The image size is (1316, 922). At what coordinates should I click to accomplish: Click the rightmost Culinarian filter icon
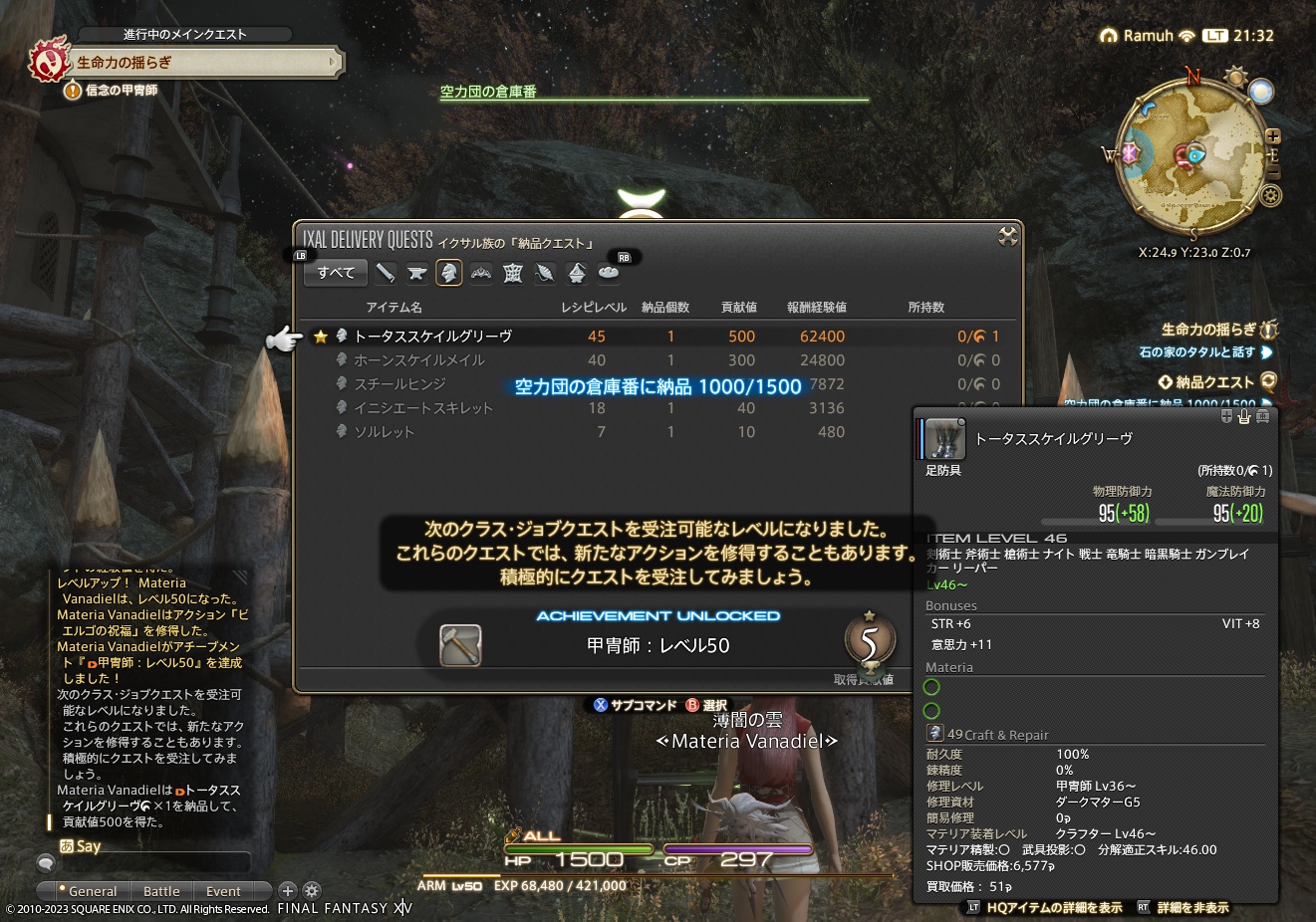608,272
